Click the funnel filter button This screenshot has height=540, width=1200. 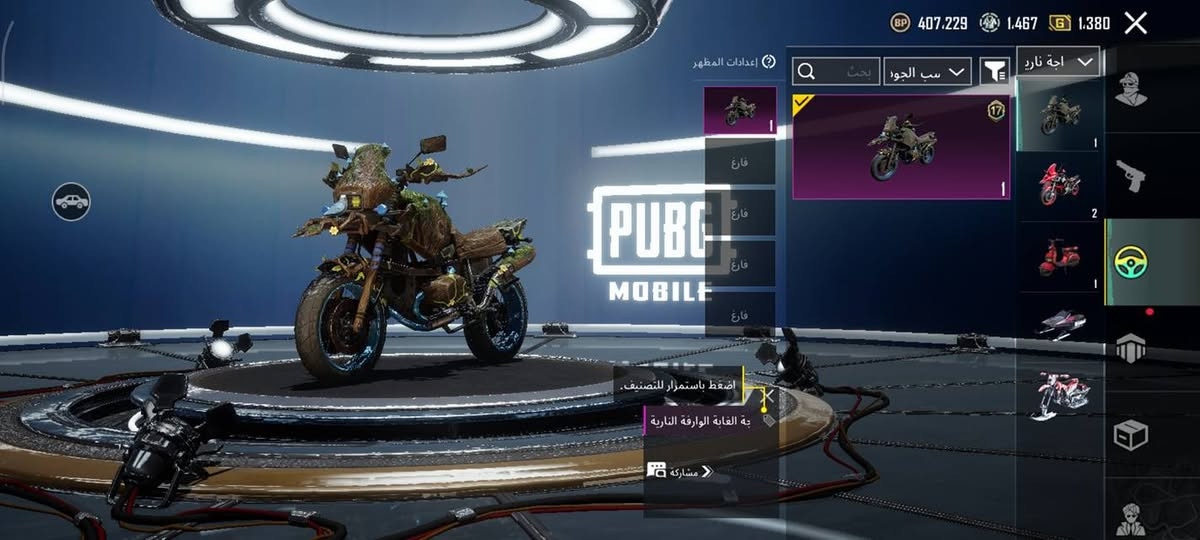pyautogui.click(x=993, y=71)
